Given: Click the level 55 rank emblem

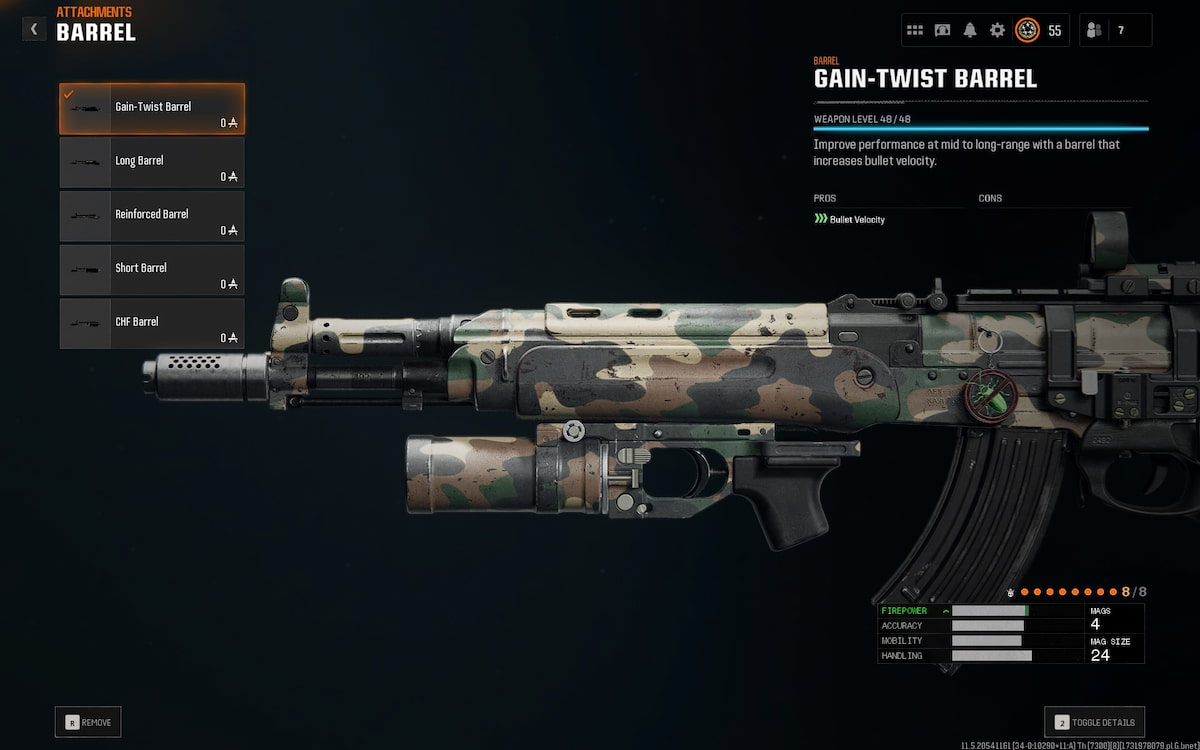Looking at the screenshot, I should [1027, 30].
